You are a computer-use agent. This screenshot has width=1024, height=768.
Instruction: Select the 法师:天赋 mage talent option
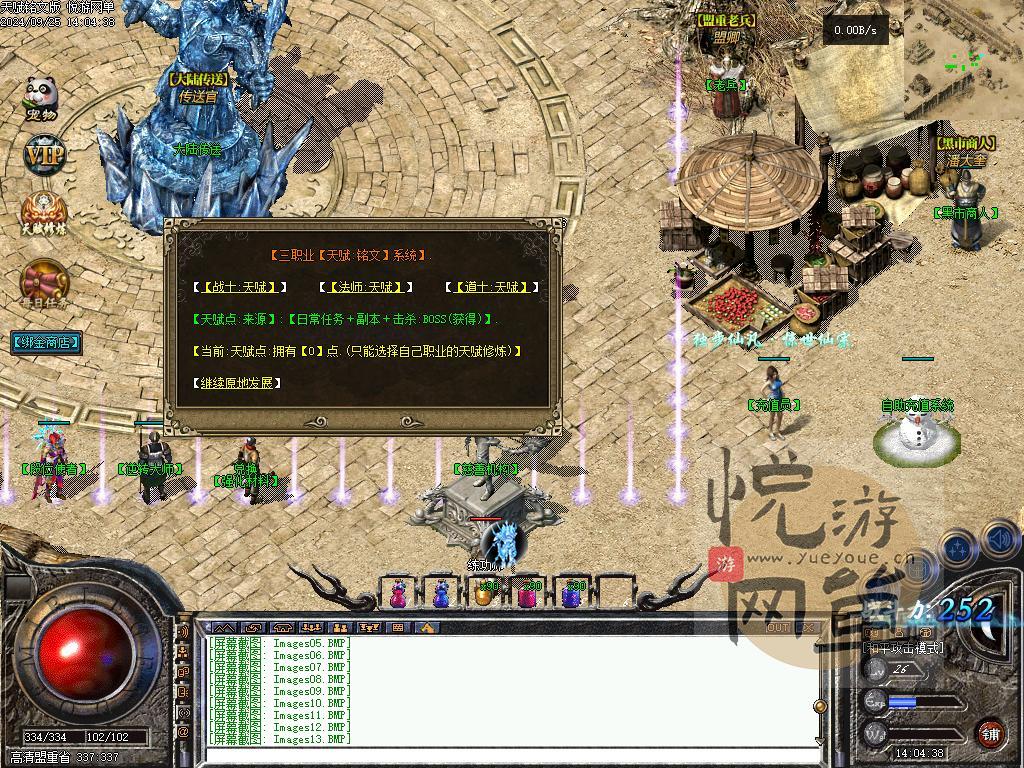click(x=366, y=287)
